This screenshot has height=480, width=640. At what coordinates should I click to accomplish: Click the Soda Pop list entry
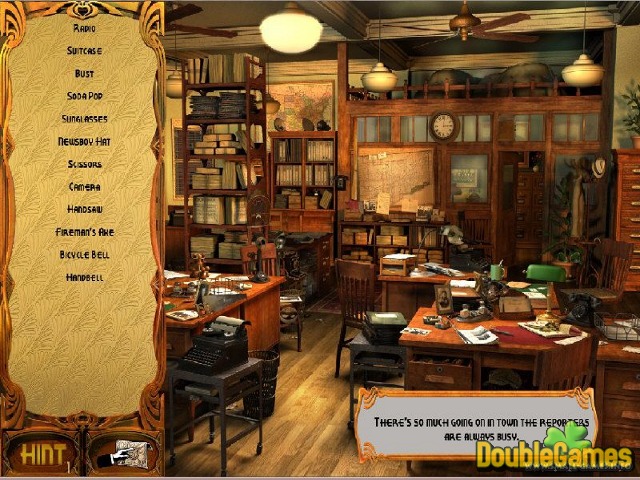(84, 96)
